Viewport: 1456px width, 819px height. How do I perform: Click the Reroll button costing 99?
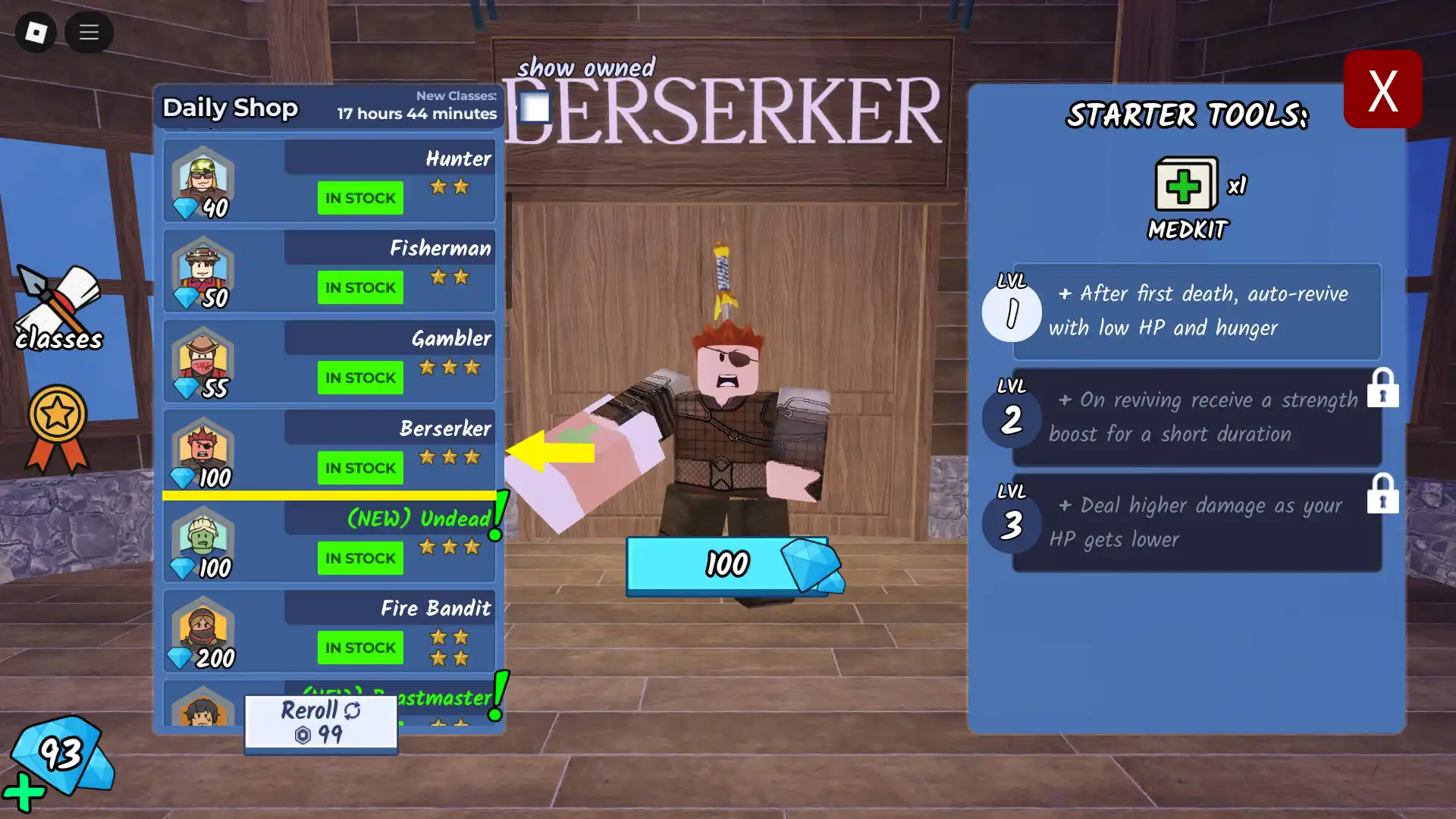click(x=320, y=720)
